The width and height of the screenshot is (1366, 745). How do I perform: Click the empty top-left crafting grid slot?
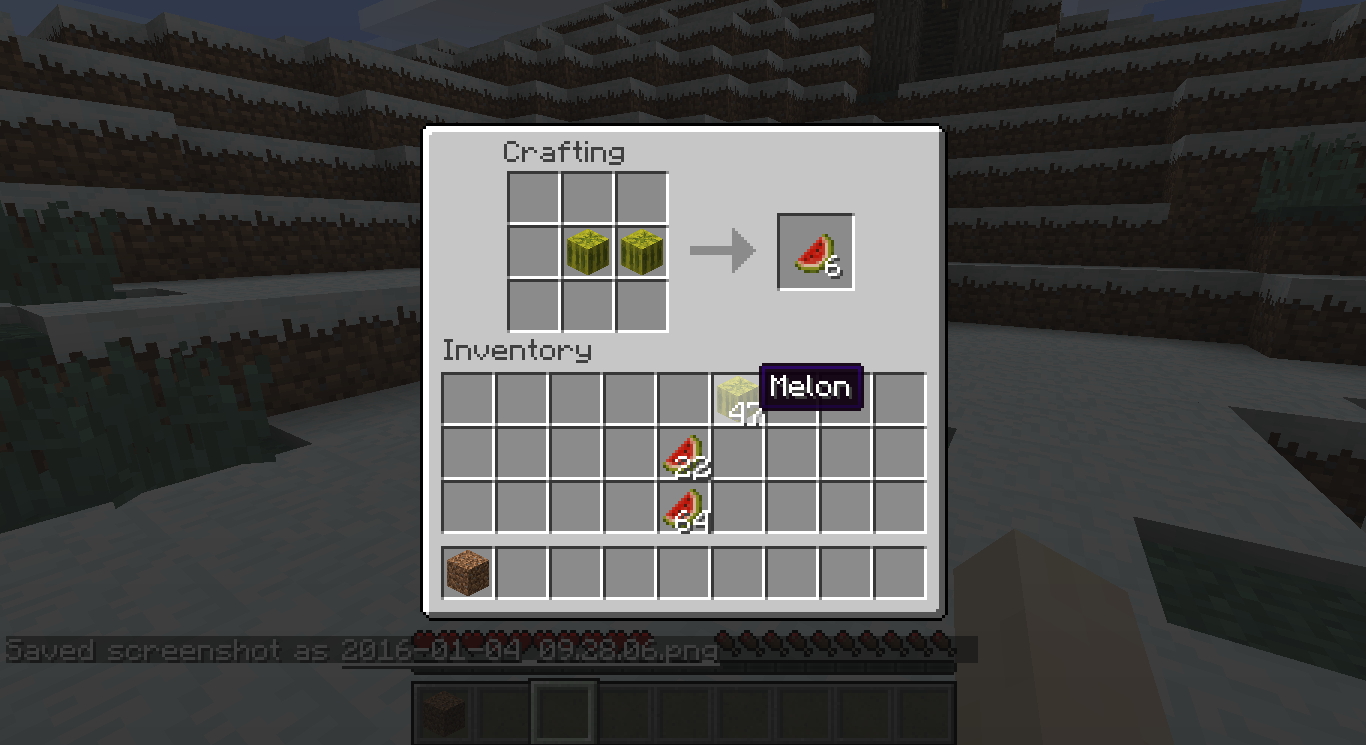(534, 197)
